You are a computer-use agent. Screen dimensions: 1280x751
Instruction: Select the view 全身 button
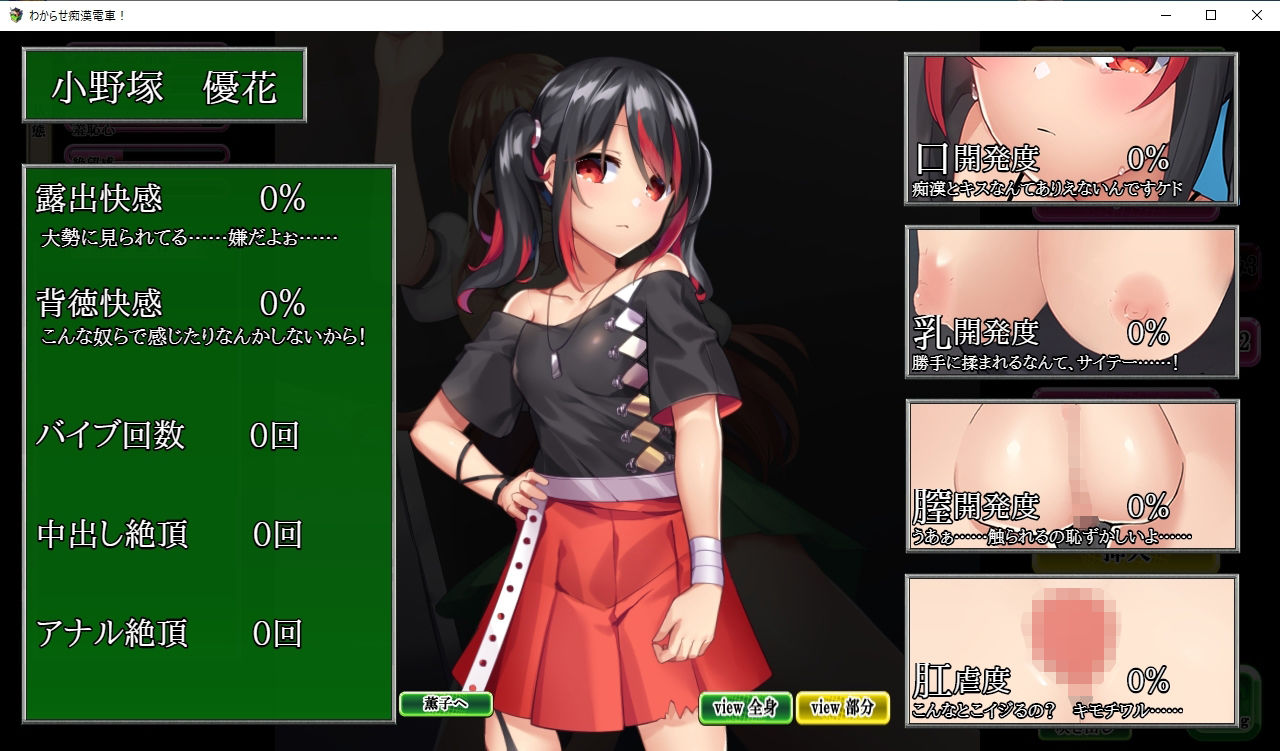tap(745, 708)
